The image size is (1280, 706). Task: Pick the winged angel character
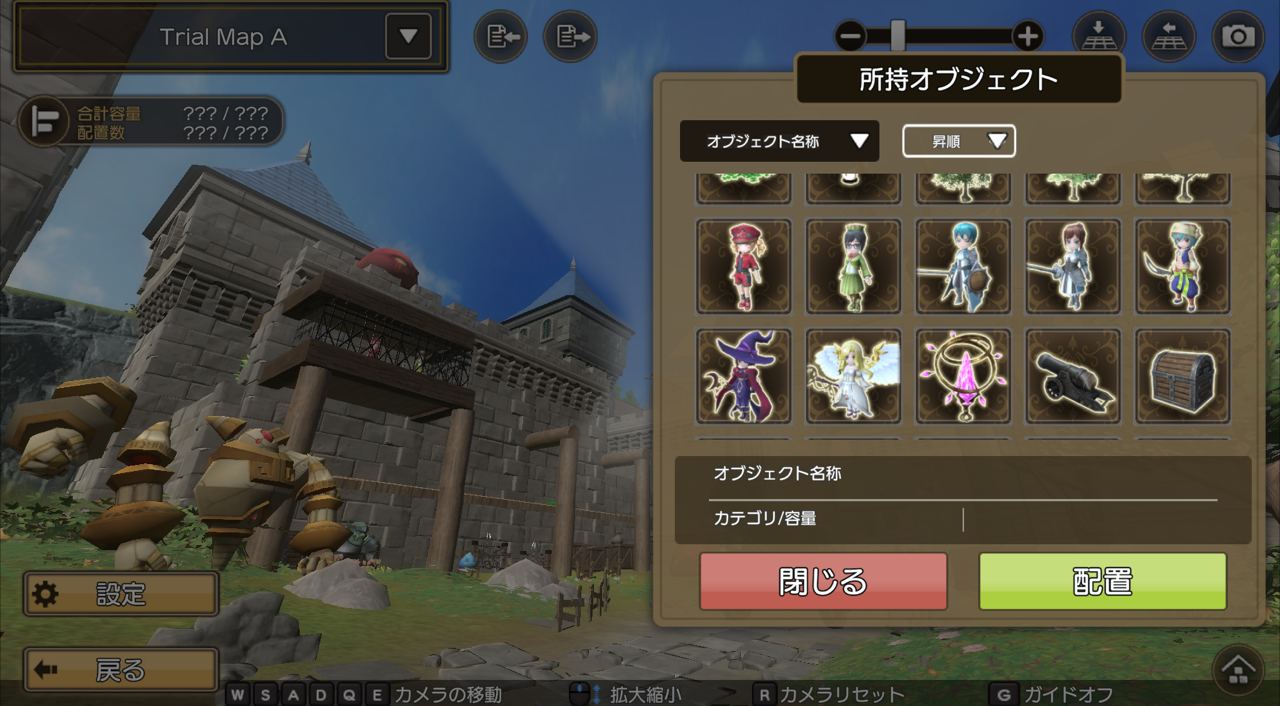click(x=853, y=376)
